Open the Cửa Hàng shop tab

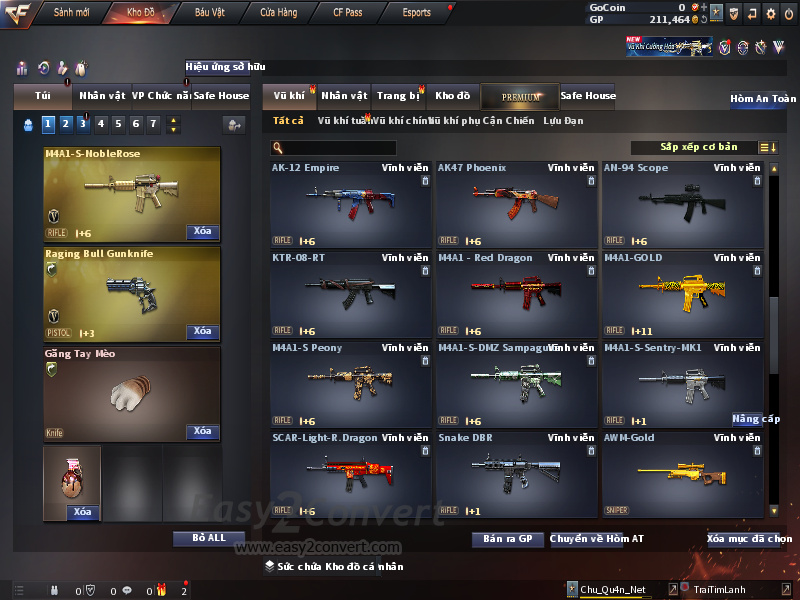coord(278,13)
